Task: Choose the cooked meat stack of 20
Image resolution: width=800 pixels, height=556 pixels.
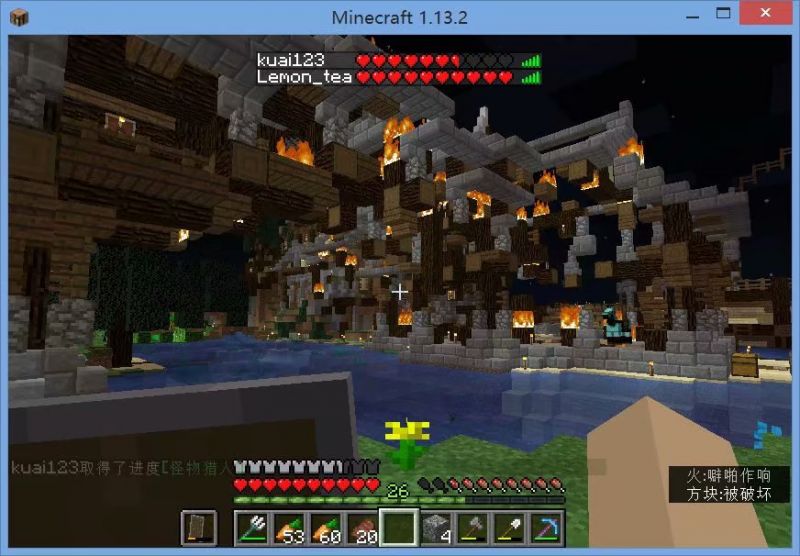Action: click(x=362, y=527)
